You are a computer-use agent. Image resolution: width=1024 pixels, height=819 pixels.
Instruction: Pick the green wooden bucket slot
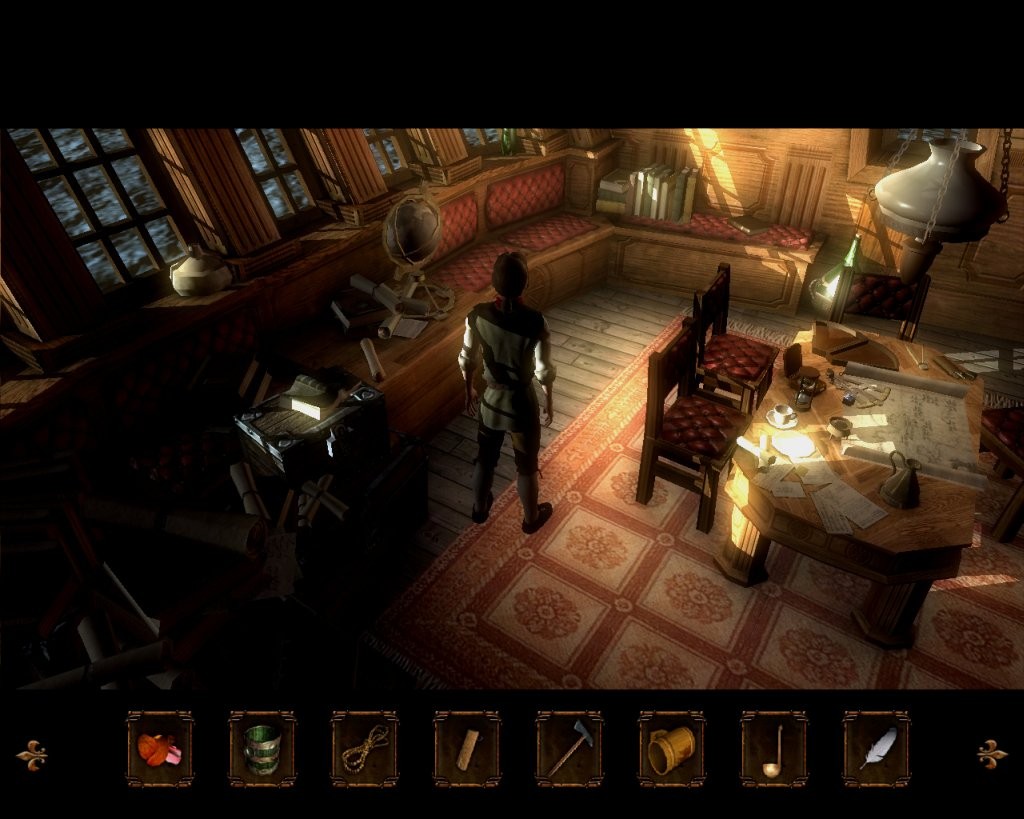(262, 749)
